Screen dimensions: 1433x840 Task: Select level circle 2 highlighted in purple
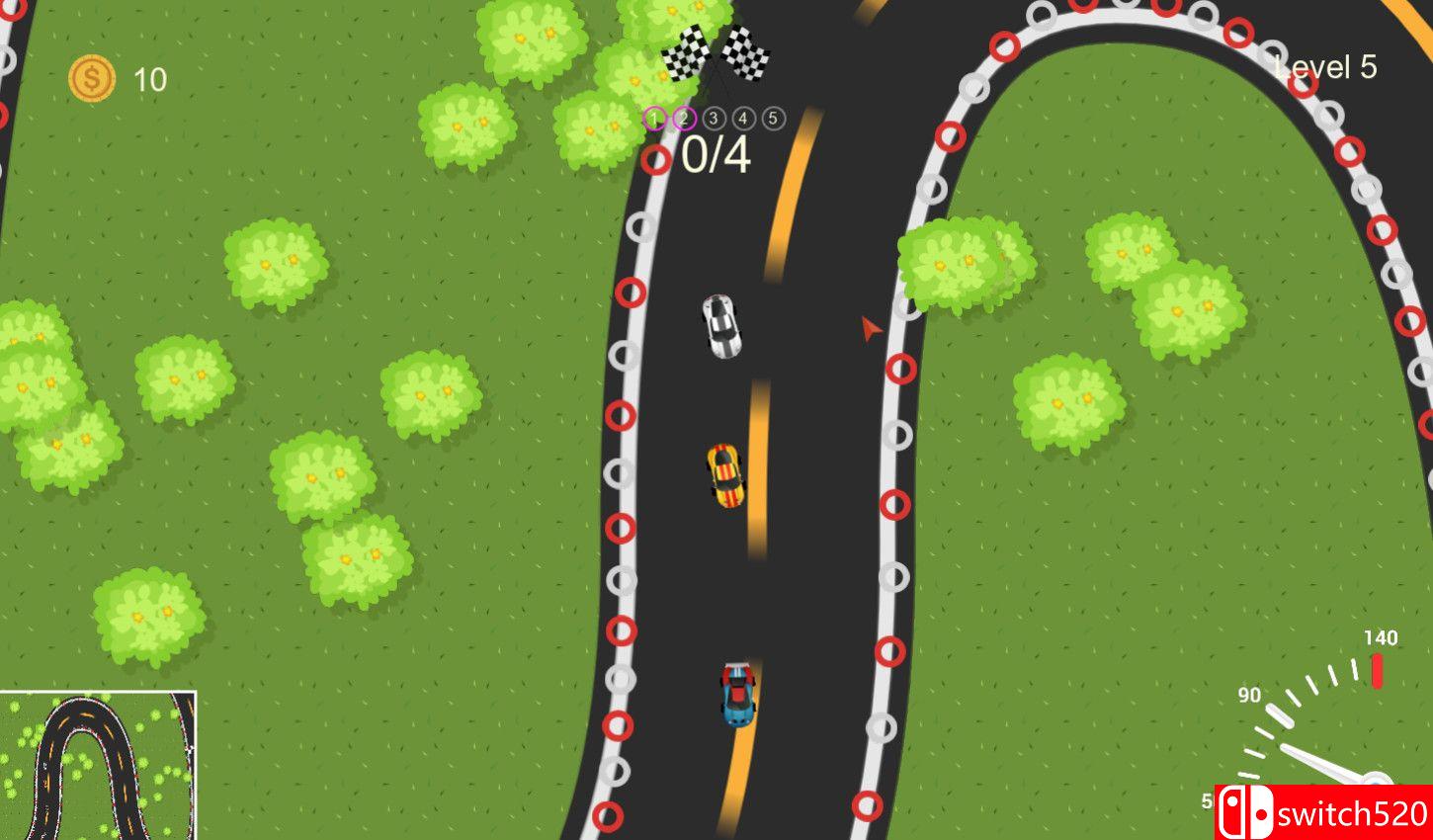[x=683, y=119]
